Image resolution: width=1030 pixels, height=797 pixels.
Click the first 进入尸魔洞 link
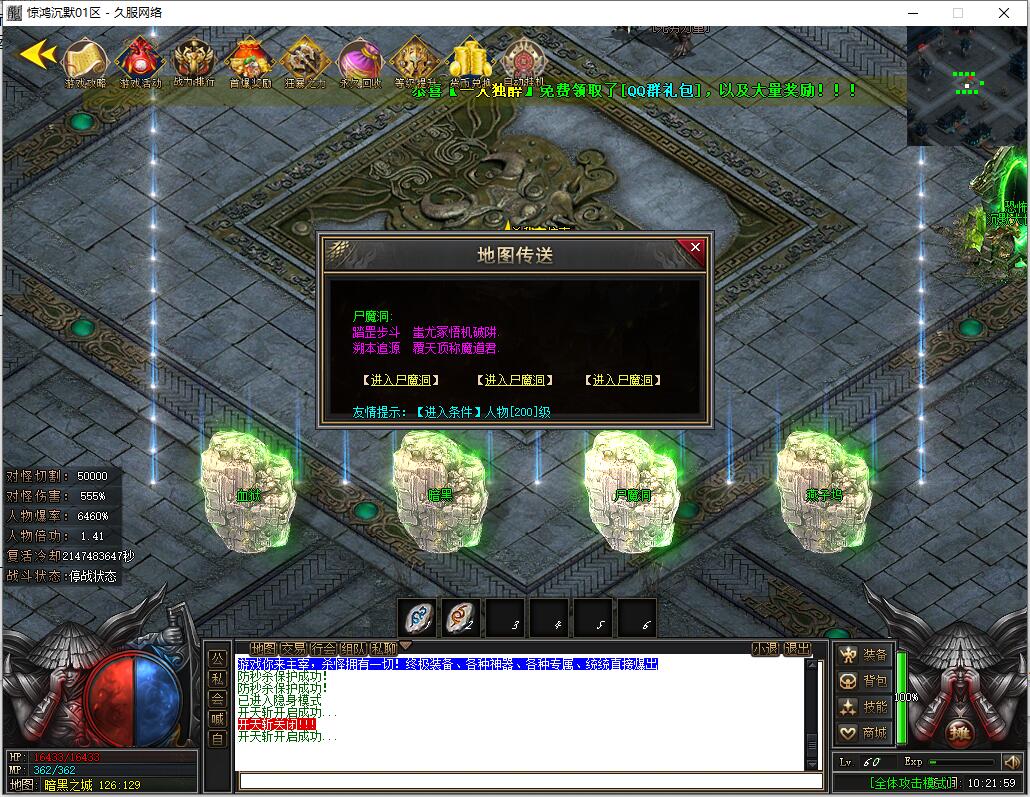click(401, 380)
